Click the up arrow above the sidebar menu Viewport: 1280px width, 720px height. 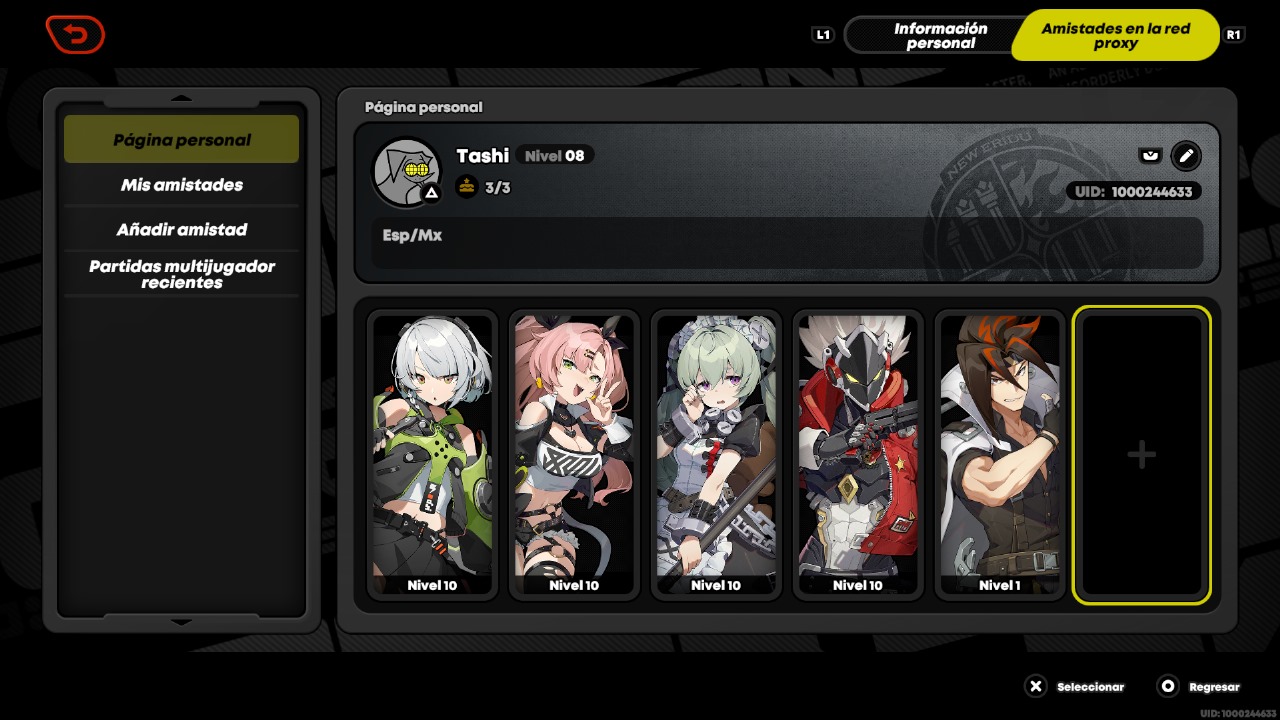pyautogui.click(x=181, y=99)
